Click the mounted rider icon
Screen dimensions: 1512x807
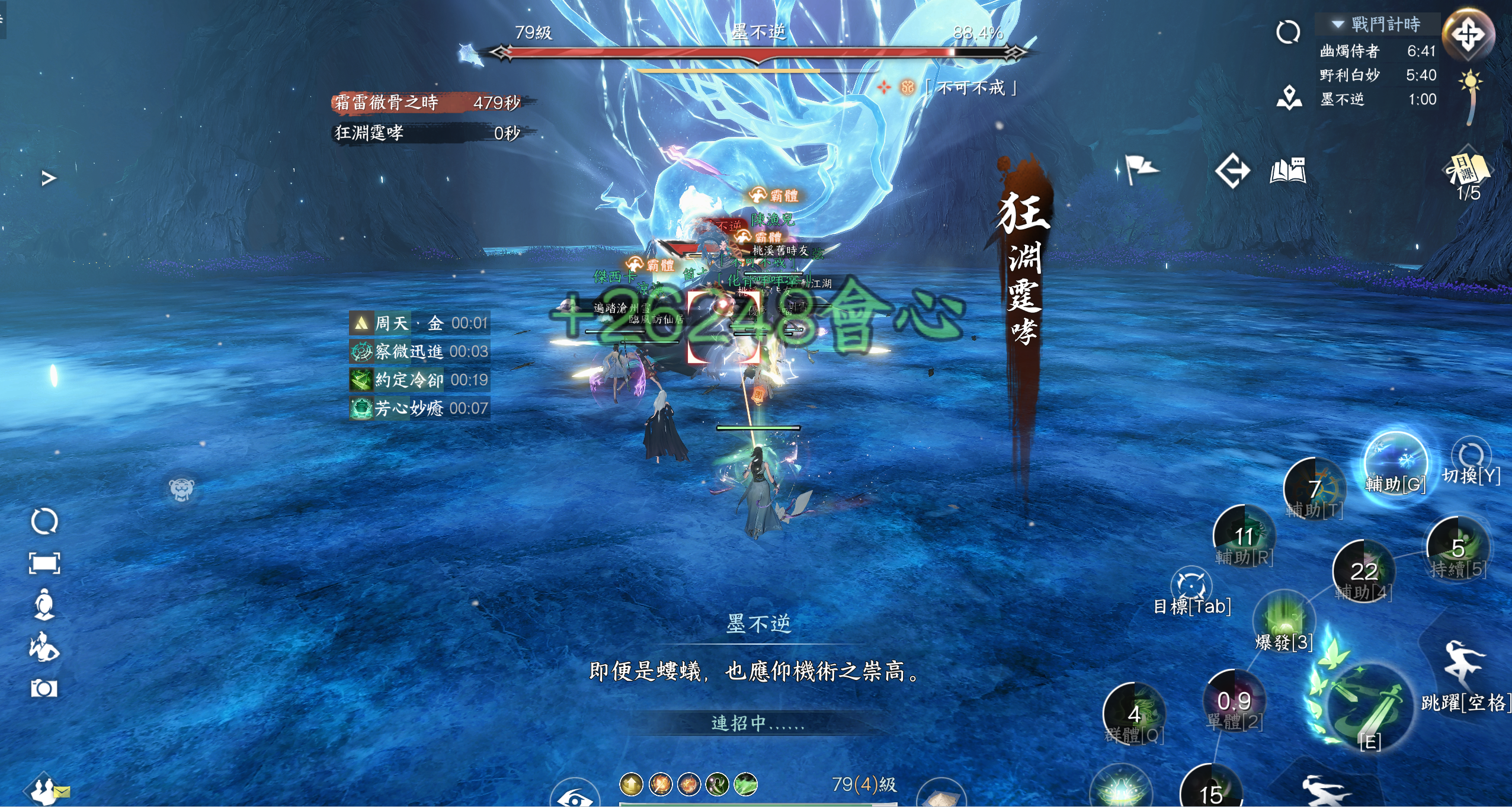pyautogui.click(x=44, y=646)
